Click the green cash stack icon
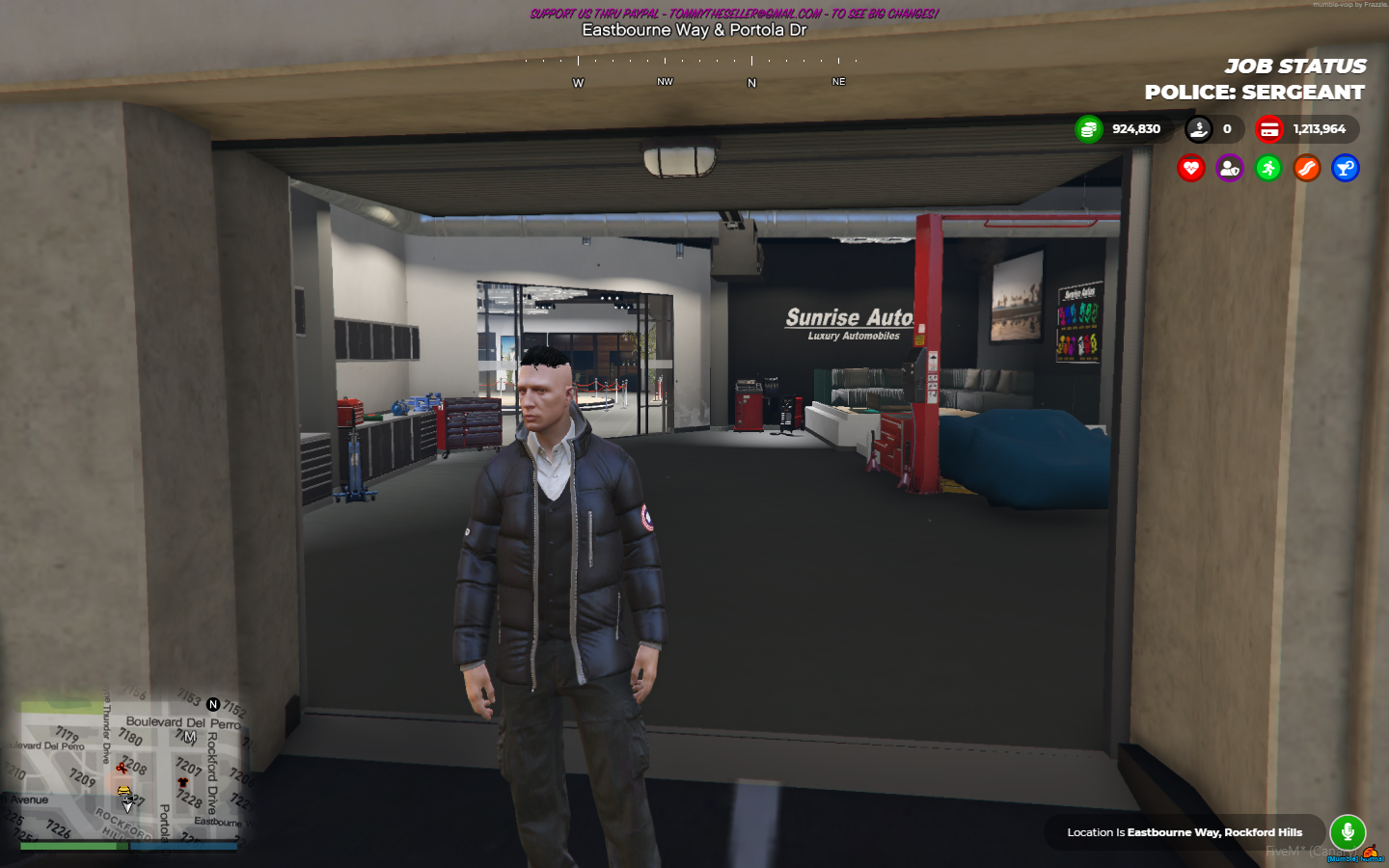Viewport: 1389px width, 868px height. [x=1089, y=128]
